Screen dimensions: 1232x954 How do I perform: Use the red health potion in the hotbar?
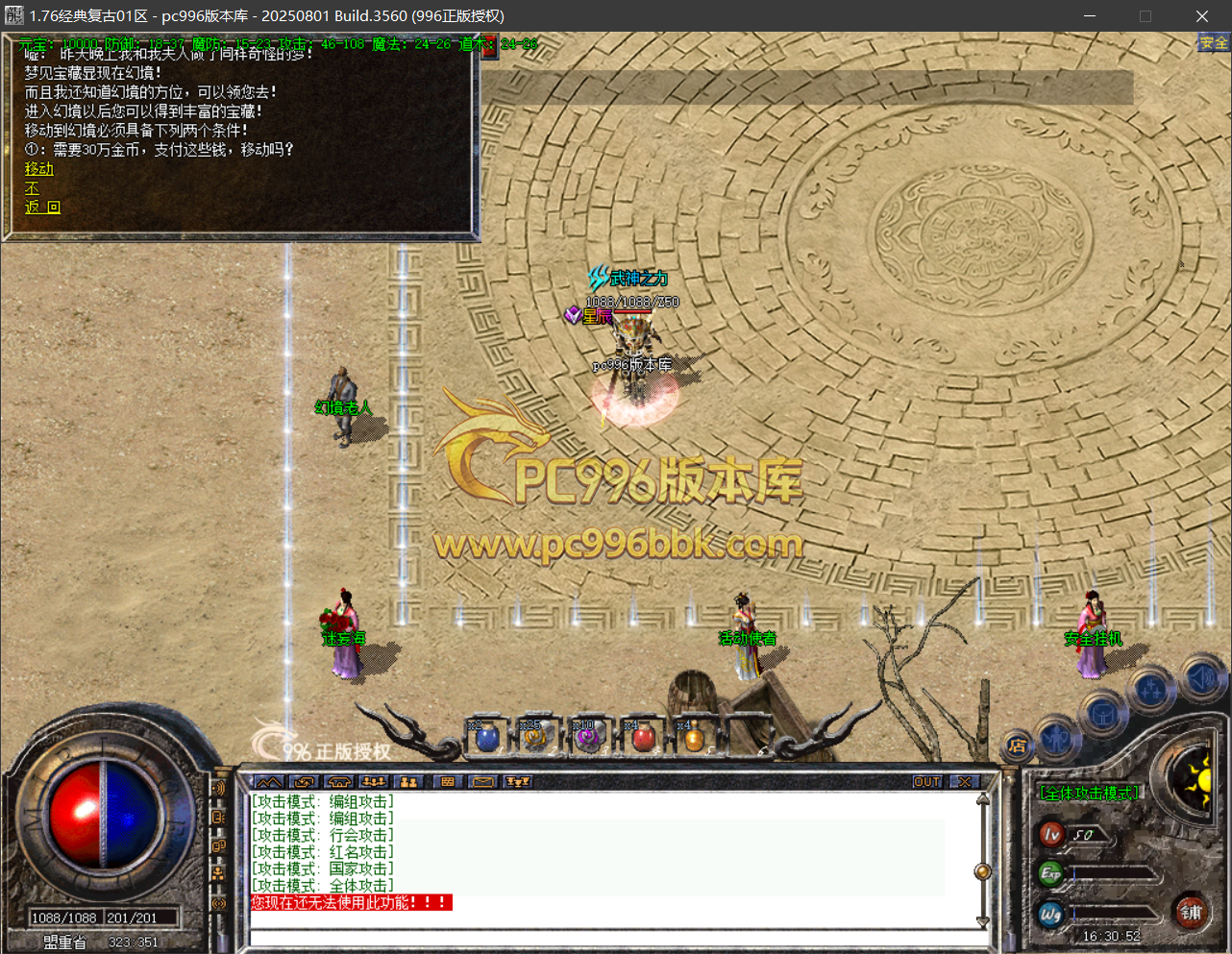coord(644,739)
